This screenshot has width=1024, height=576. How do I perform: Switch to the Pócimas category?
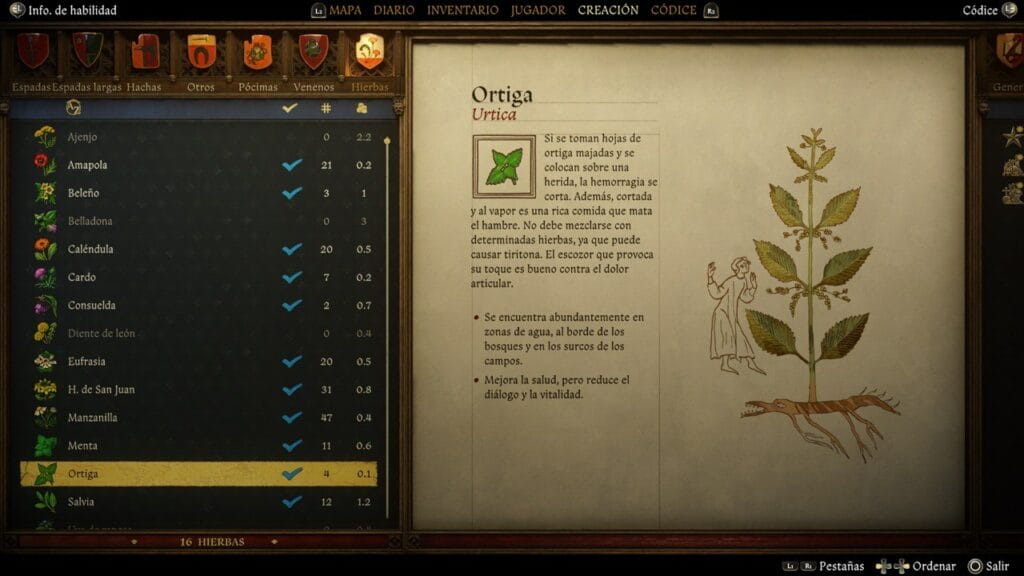pyautogui.click(x=258, y=52)
